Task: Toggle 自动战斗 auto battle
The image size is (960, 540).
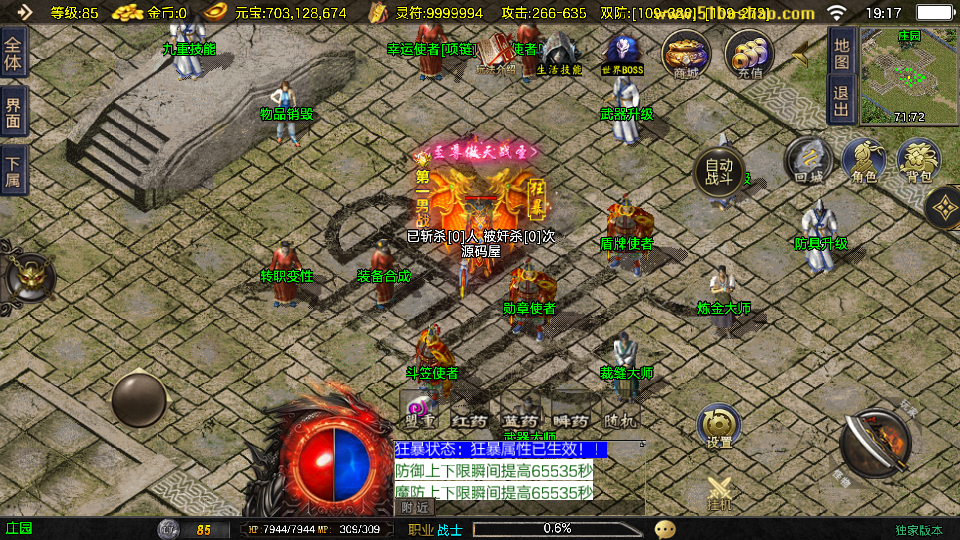Action: click(x=719, y=172)
